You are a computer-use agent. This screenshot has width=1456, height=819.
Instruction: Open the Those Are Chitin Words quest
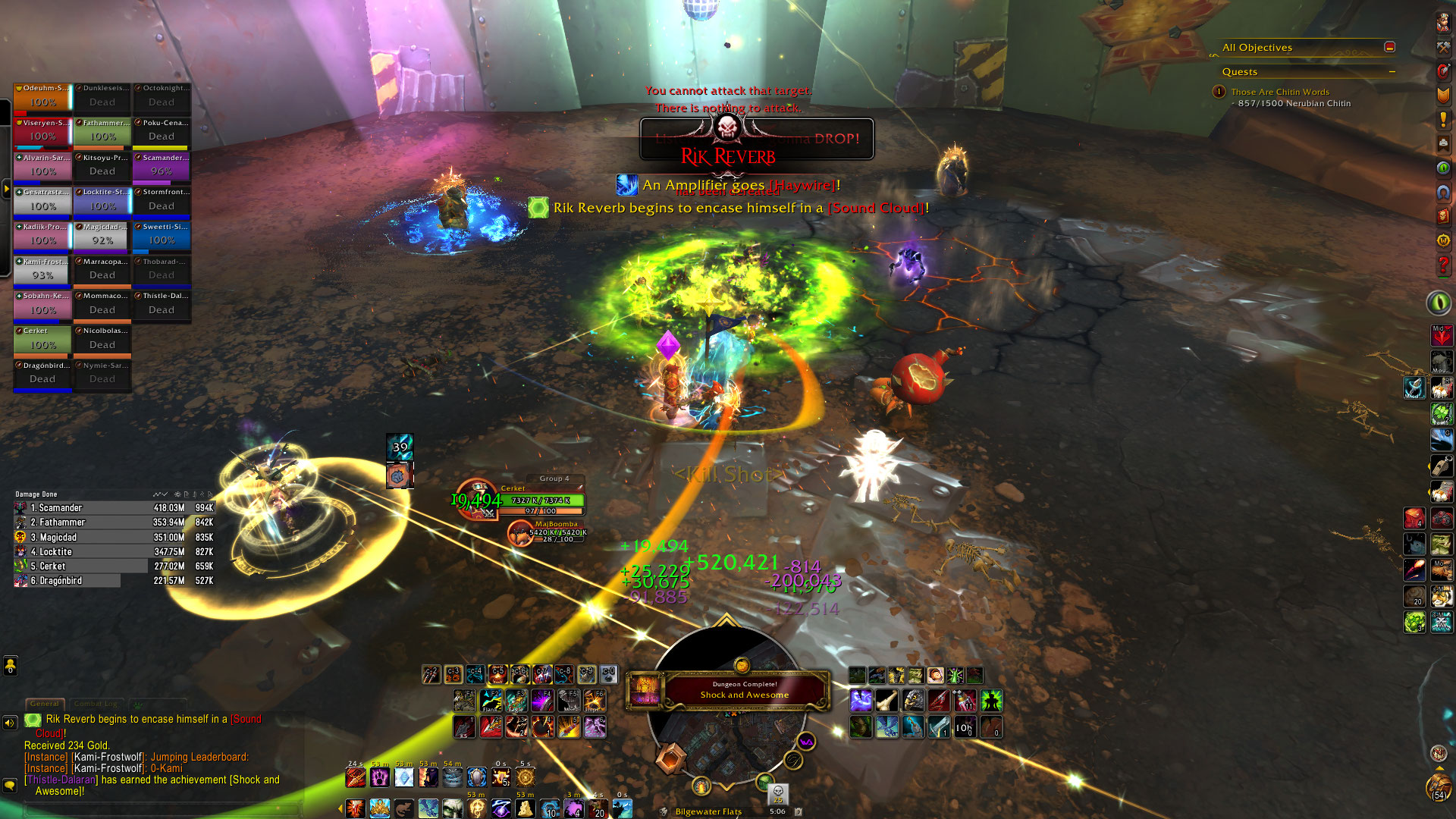pos(1280,92)
